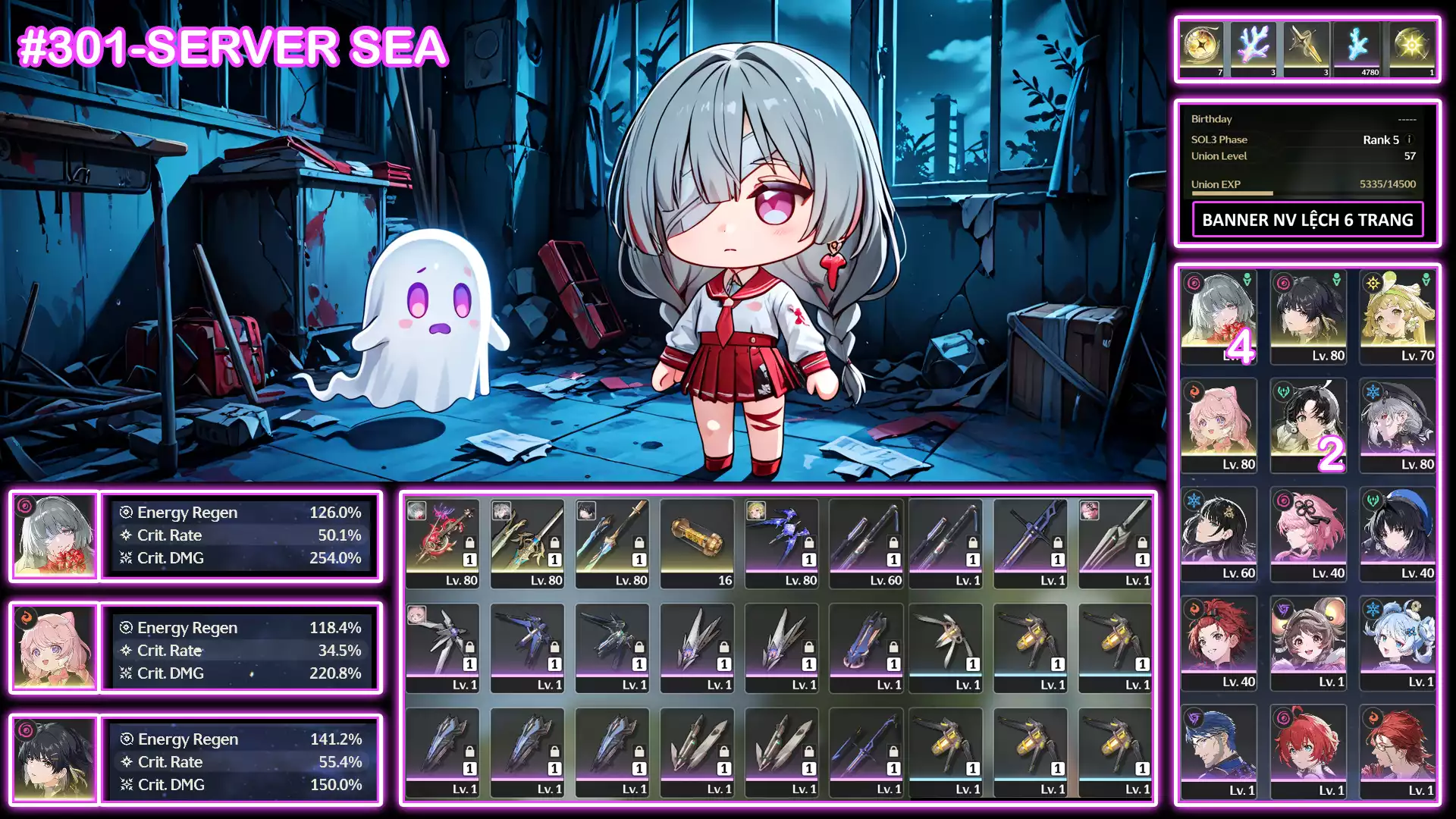Select the Spectro sun icon on Lv.70 portrait

click(x=1373, y=283)
